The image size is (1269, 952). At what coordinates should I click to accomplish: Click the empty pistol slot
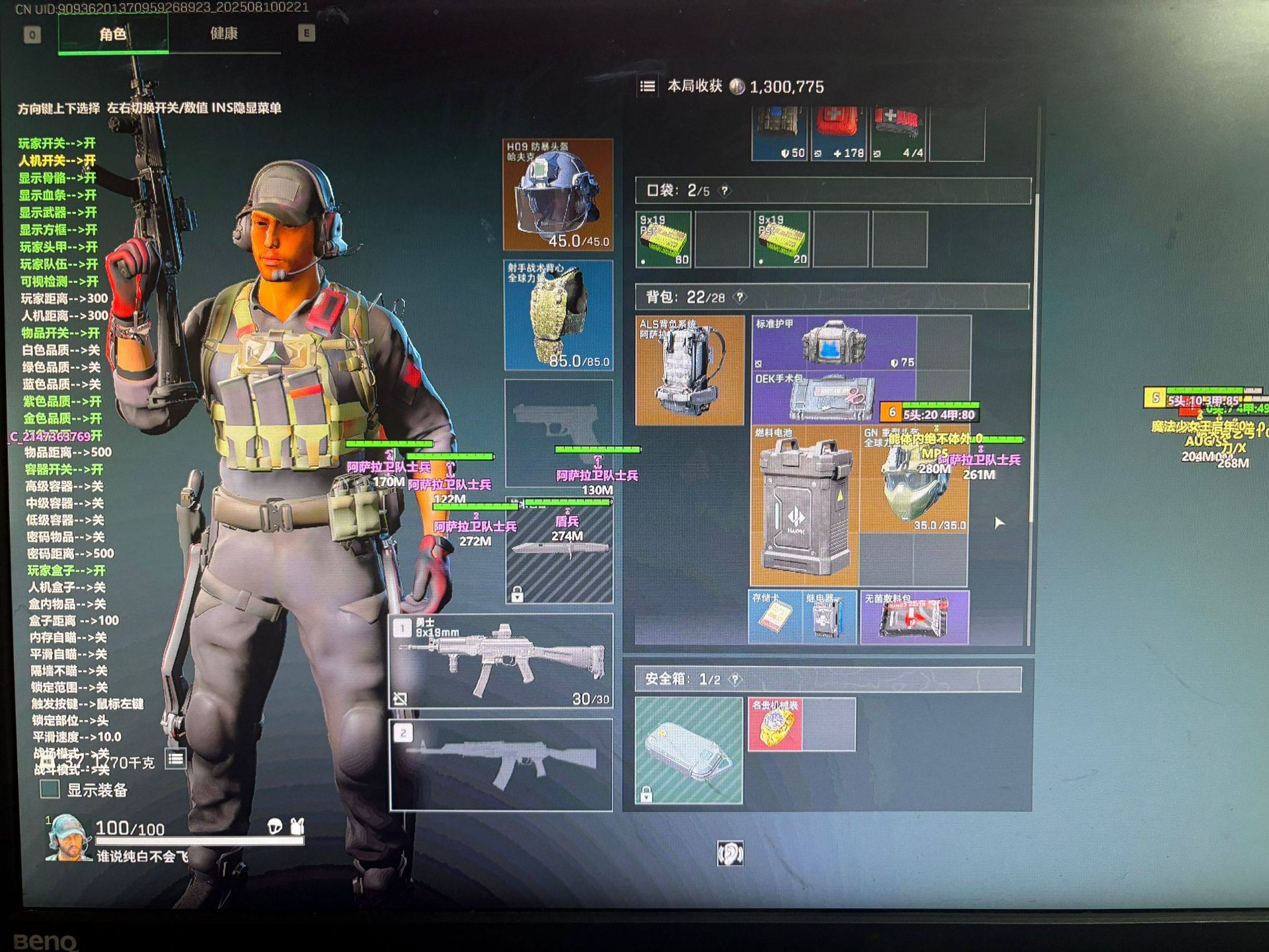point(558,433)
